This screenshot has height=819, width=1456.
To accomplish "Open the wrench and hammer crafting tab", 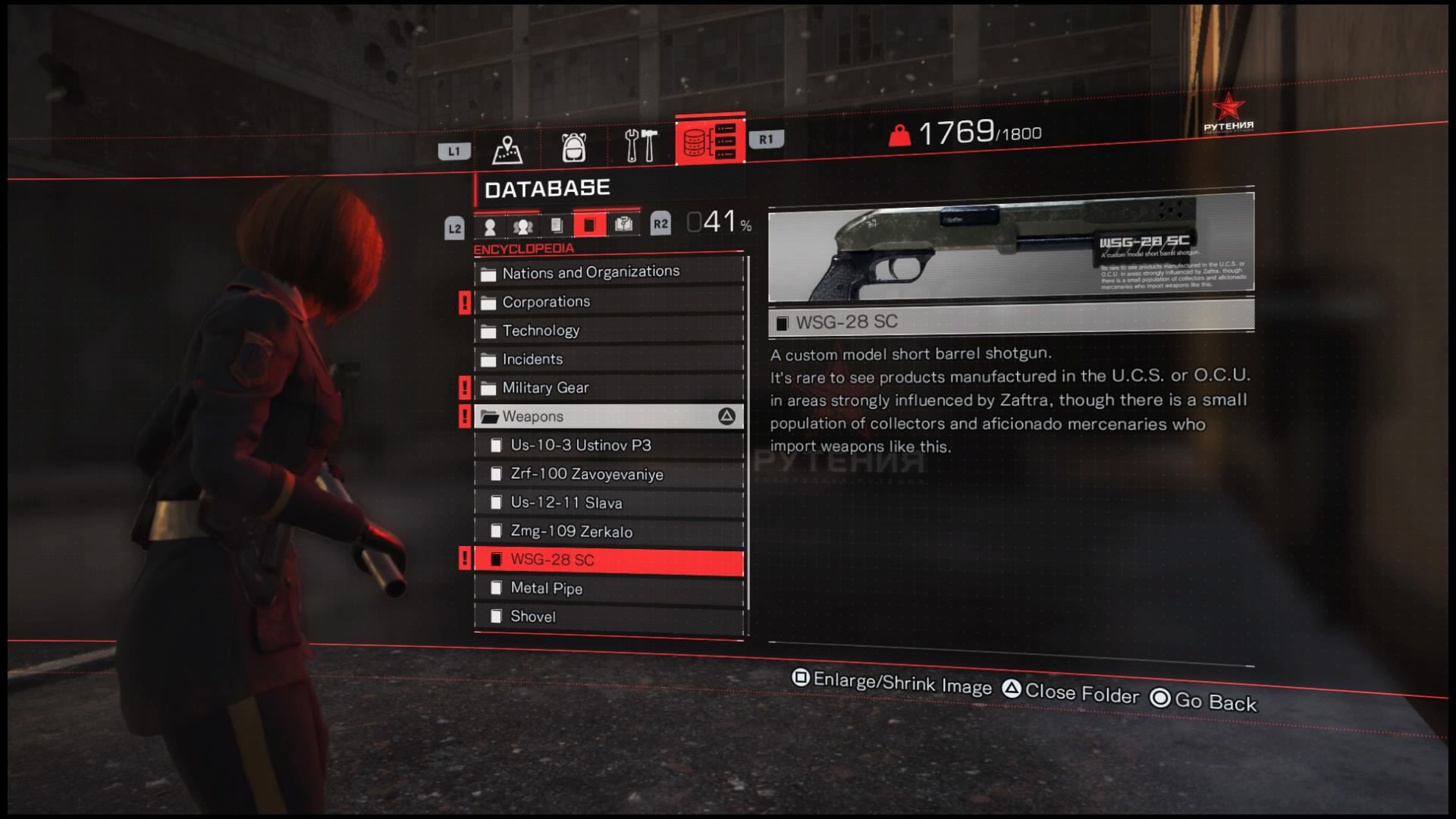I will [640, 145].
